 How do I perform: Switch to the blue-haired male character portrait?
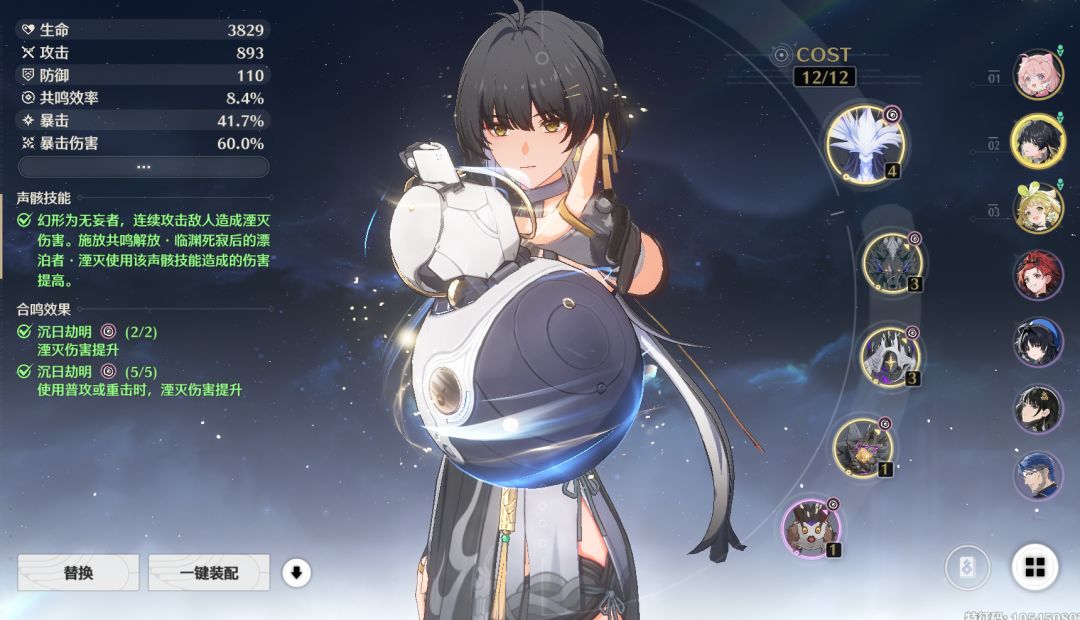pyautogui.click(x=1038, y=475)
